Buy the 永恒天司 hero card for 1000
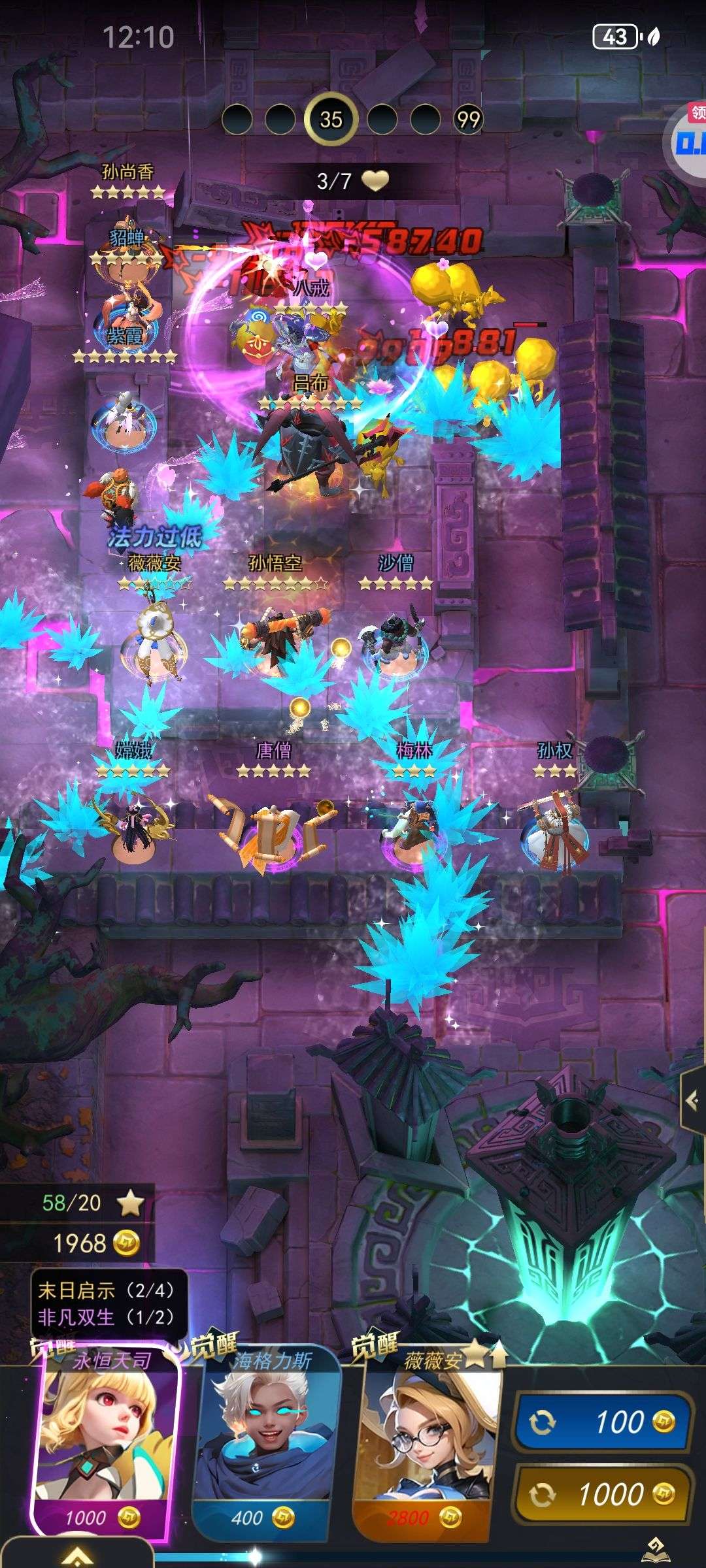 click(105, 1444)
